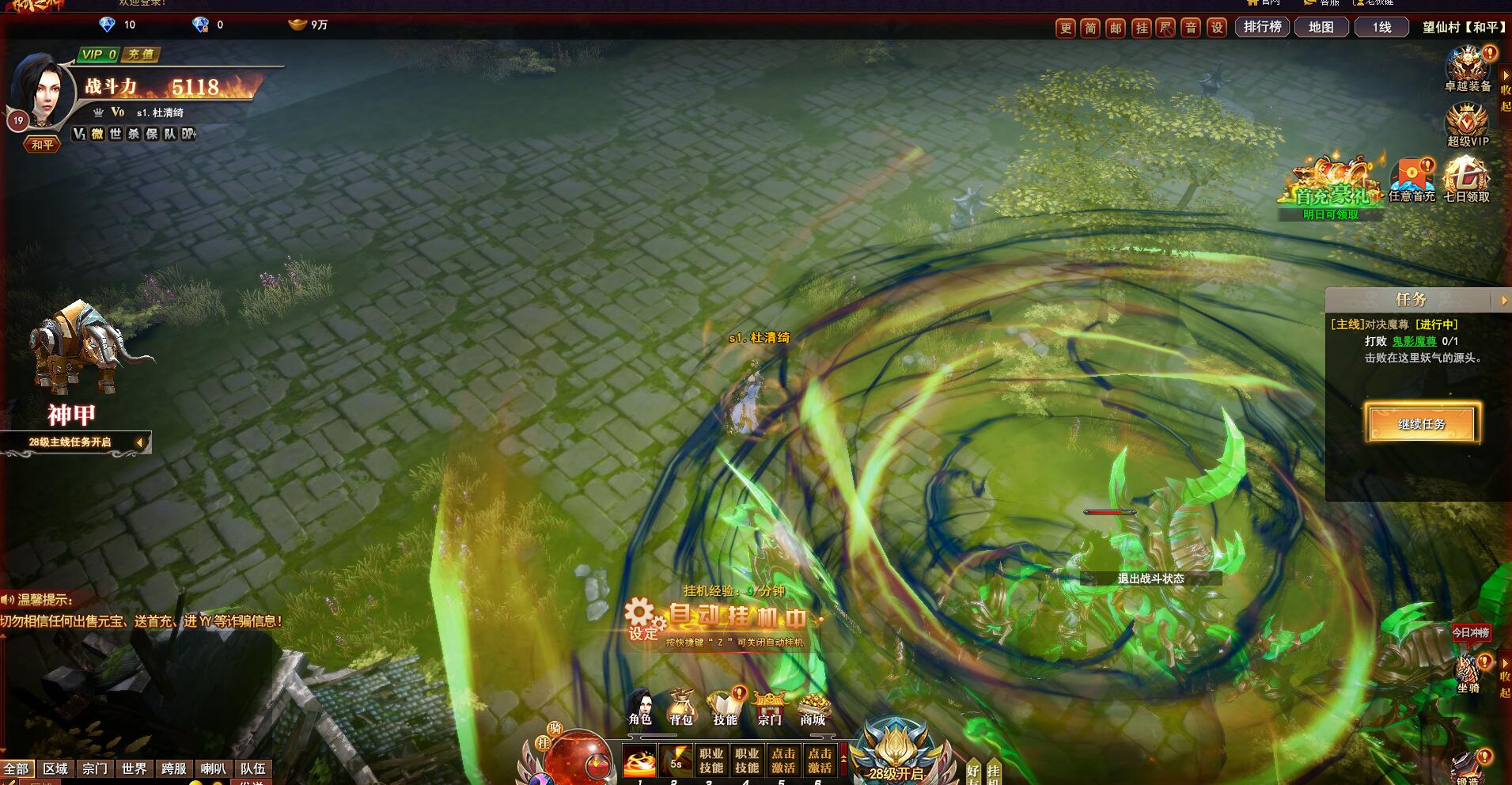Exit combat via 退出战斗状态 button
This screenshot has height=785, width=1512.
pos(1150,578)
